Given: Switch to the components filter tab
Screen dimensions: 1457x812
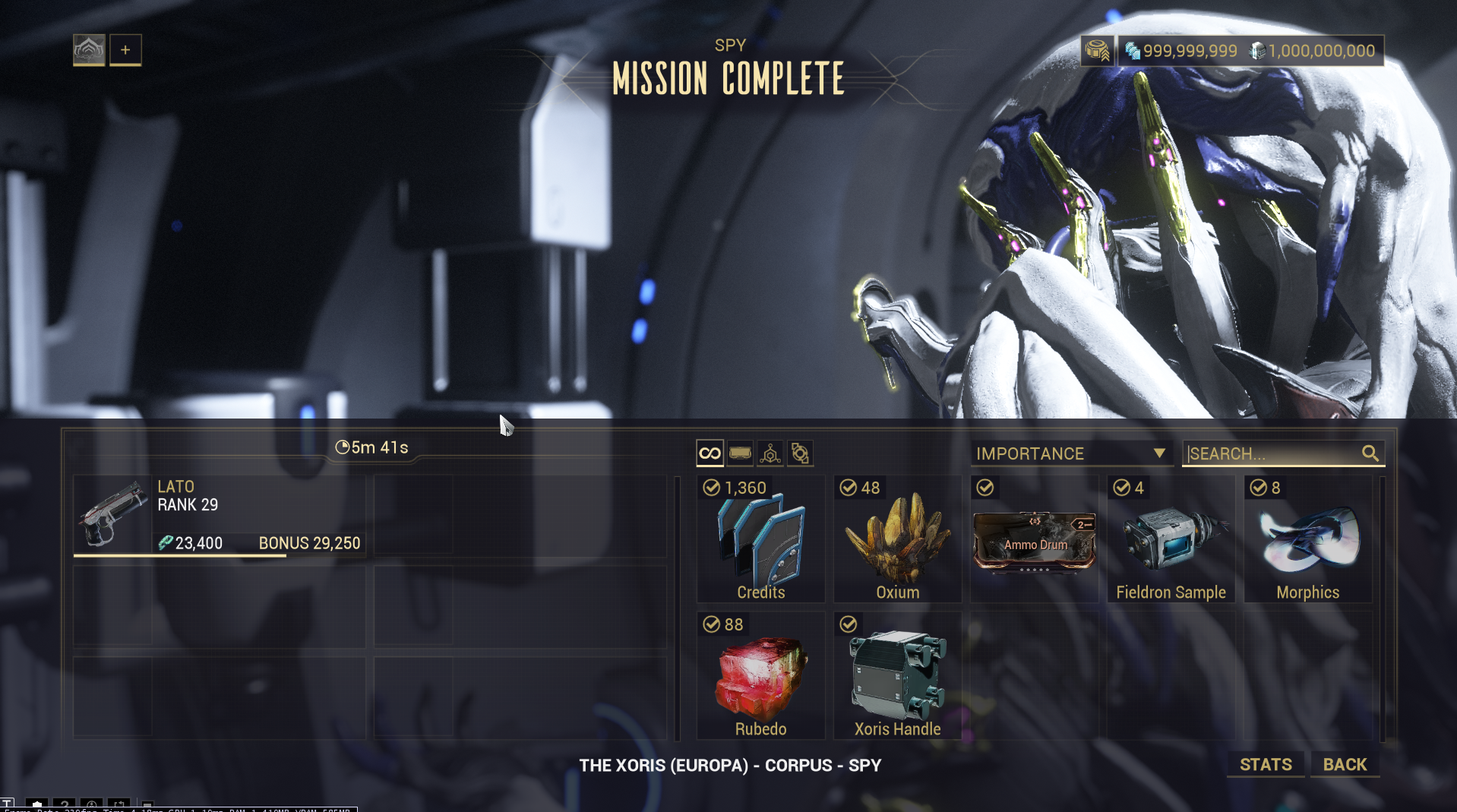Looking at the screenshot, I should pos(800,453).
